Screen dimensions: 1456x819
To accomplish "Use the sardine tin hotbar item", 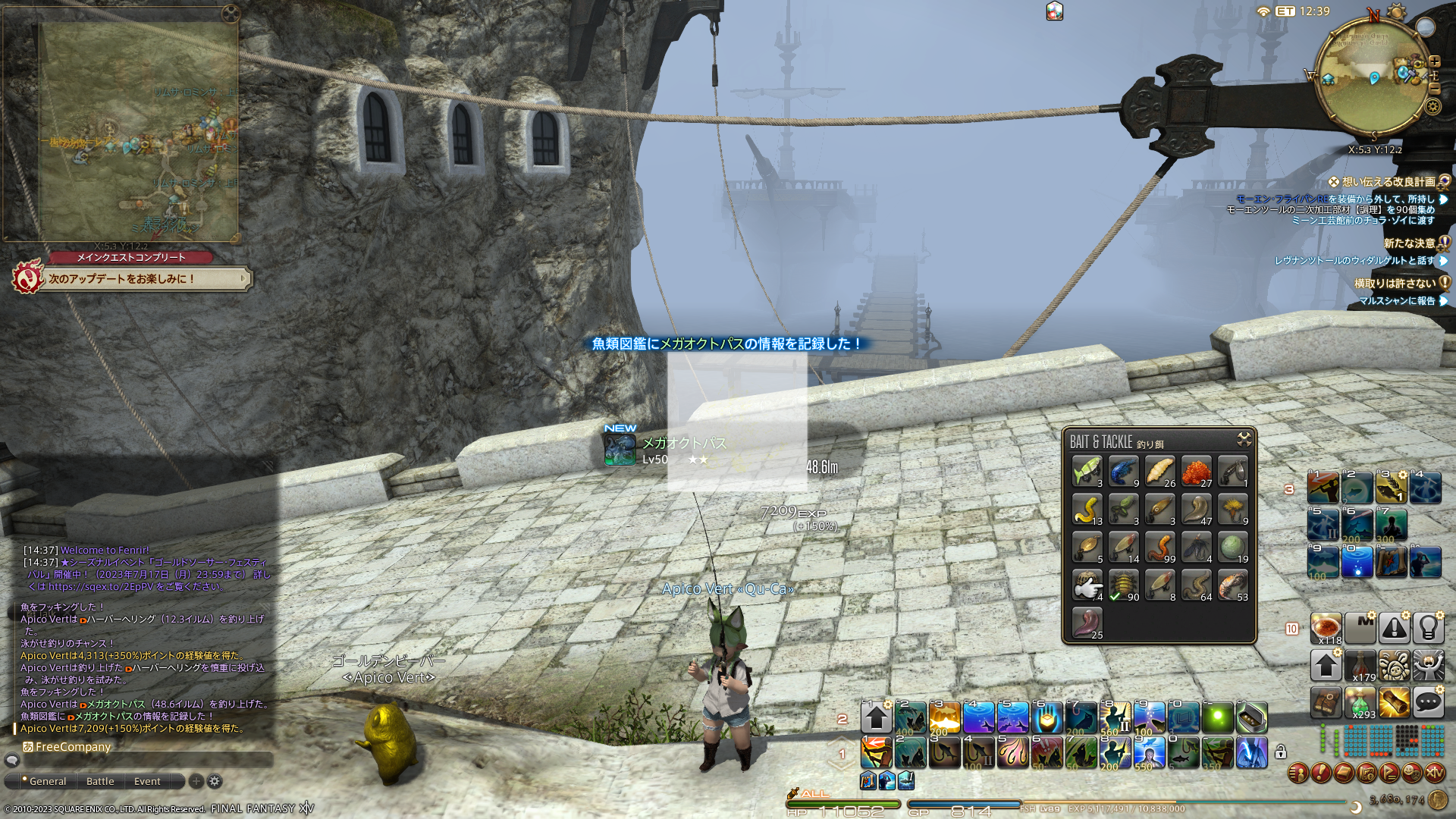I will coord(1251,717).
